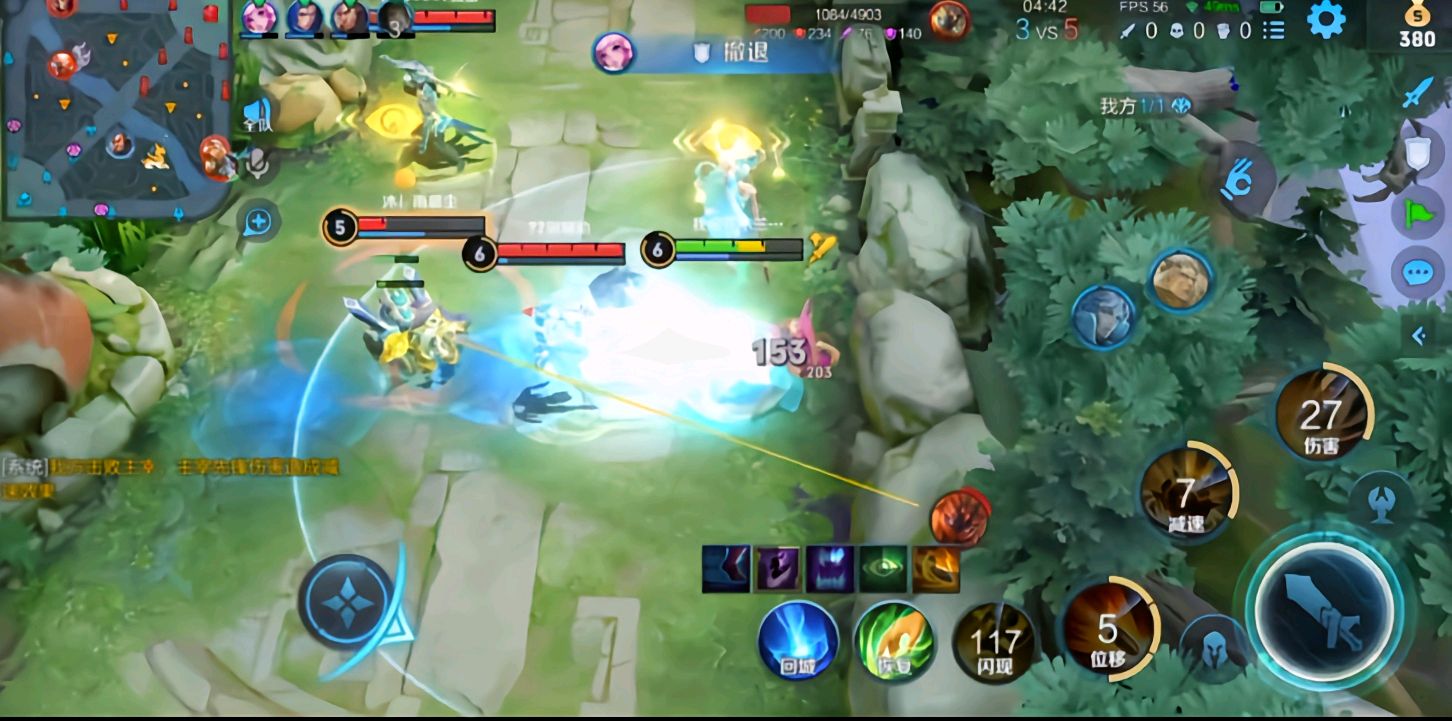Send the sword attack signal

click(x=1418, y=93)
